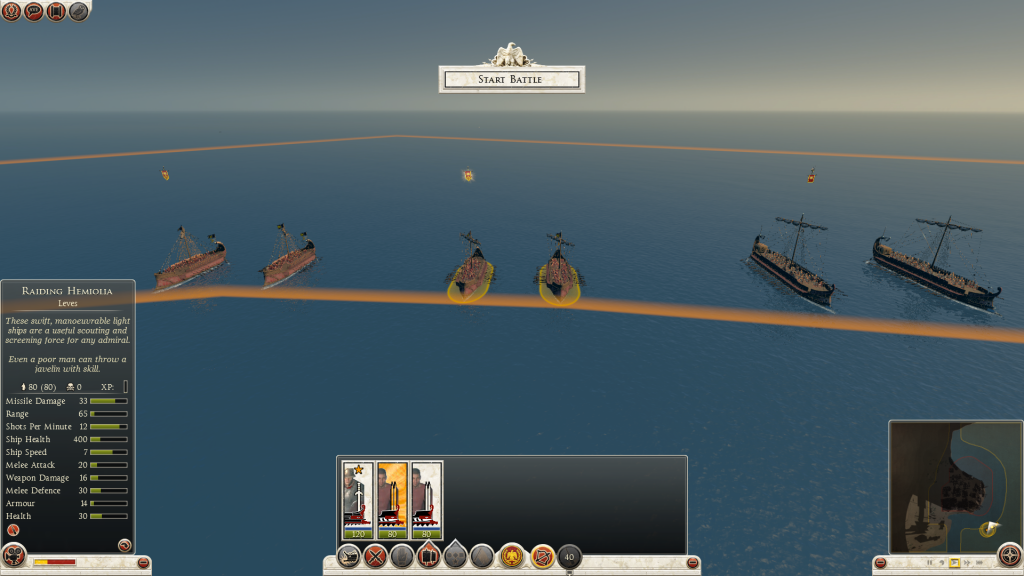The width and height of the screenshot is (1024, 576).
Task: Open the laurel wreath menu icon
Action: click(11, 11)
